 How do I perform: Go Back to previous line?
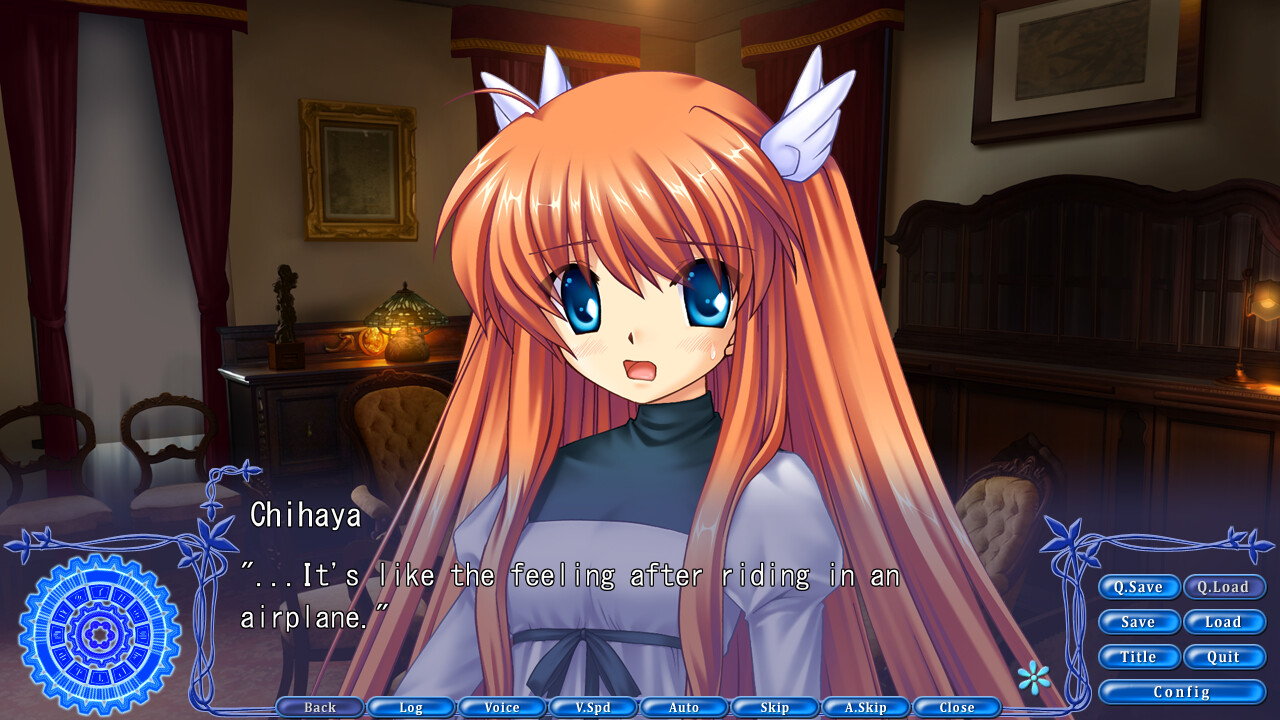[319, 707]
